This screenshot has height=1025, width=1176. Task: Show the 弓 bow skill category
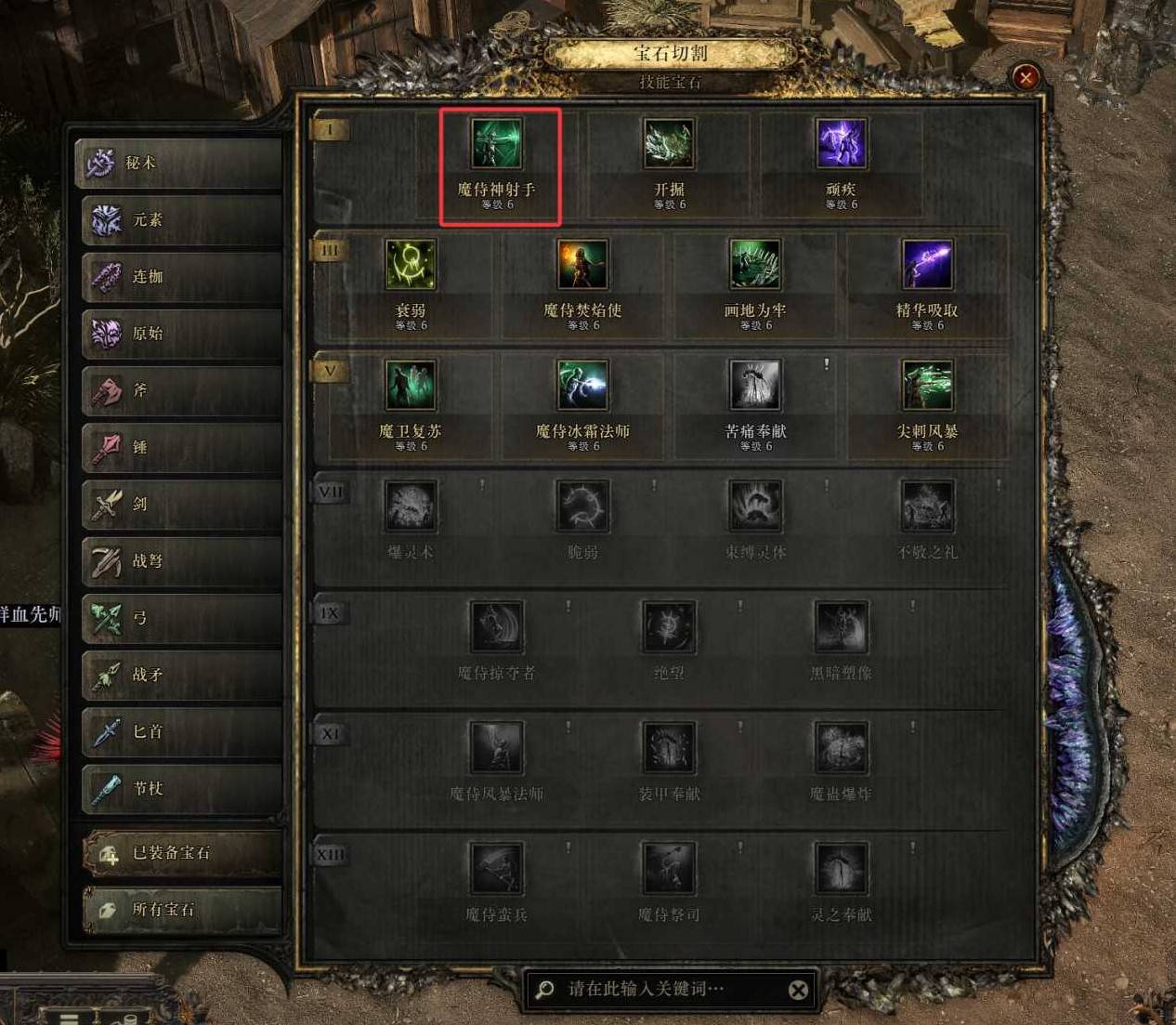tap(181, 618)
